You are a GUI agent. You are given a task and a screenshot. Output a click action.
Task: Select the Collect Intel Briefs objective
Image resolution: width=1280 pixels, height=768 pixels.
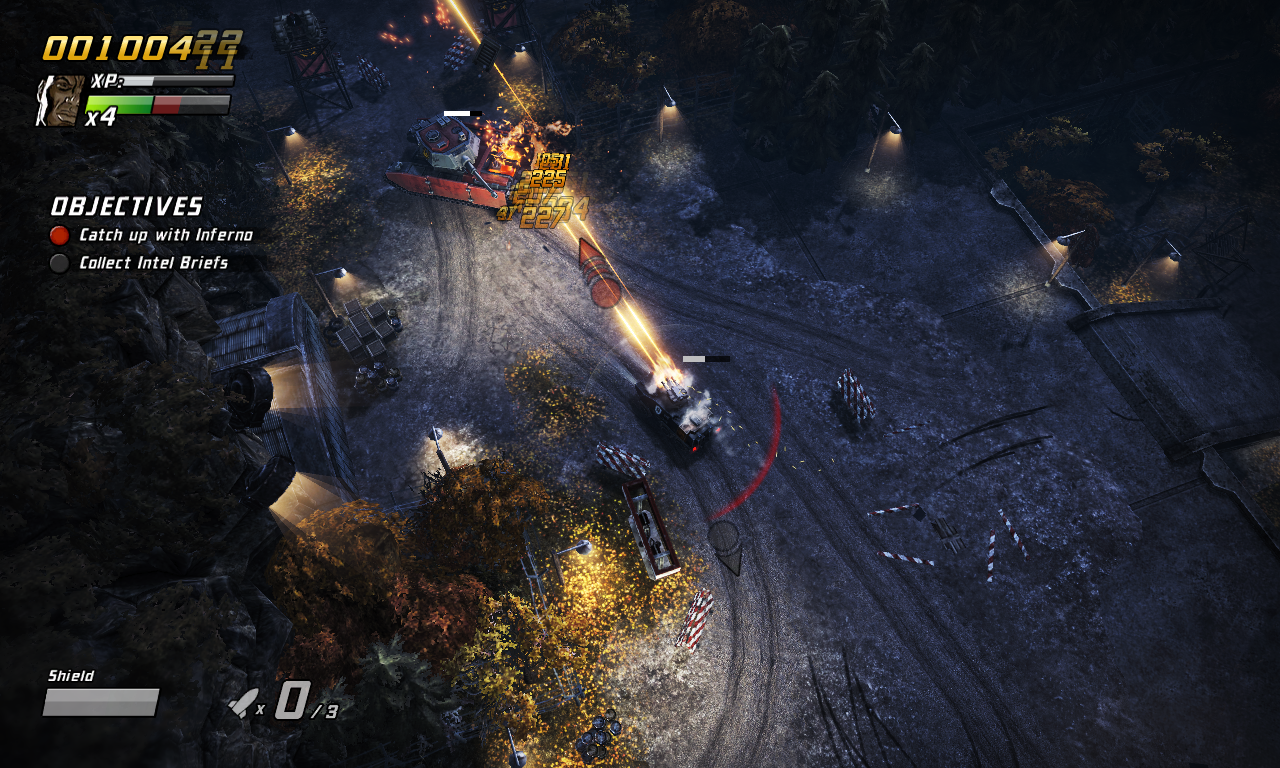tap(153, 263)
